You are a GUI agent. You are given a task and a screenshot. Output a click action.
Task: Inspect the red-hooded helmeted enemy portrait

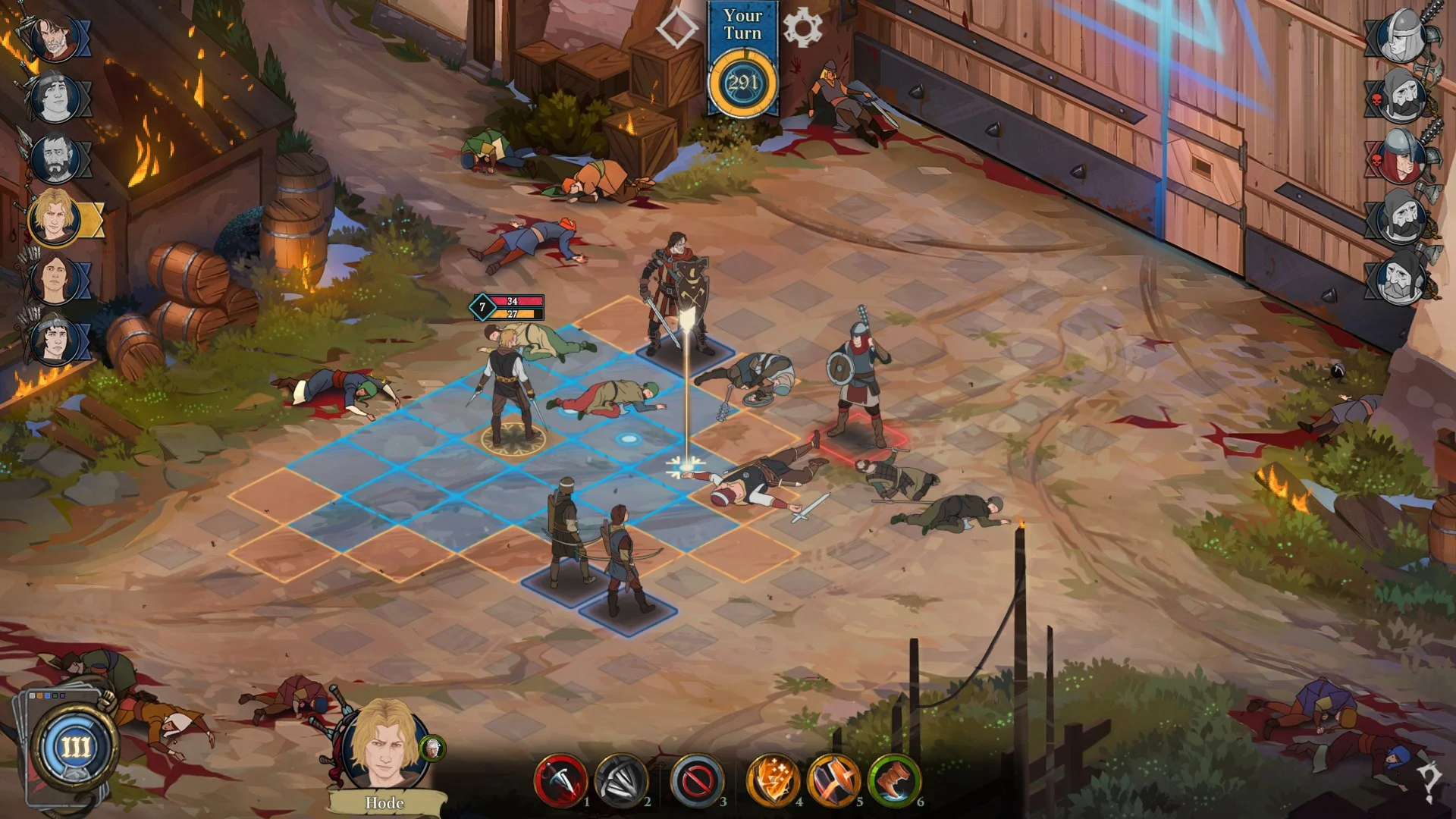pyautogui.click(x=1401, y=157)
